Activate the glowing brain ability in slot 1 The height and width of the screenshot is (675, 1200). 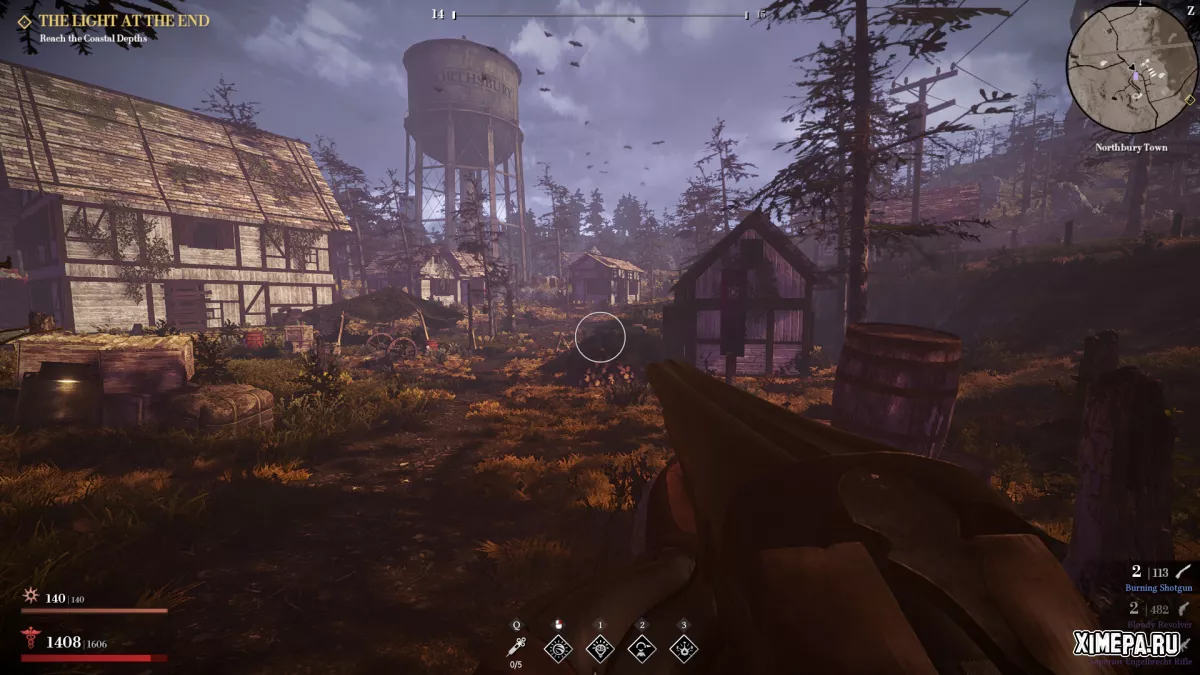click(600, 648)
